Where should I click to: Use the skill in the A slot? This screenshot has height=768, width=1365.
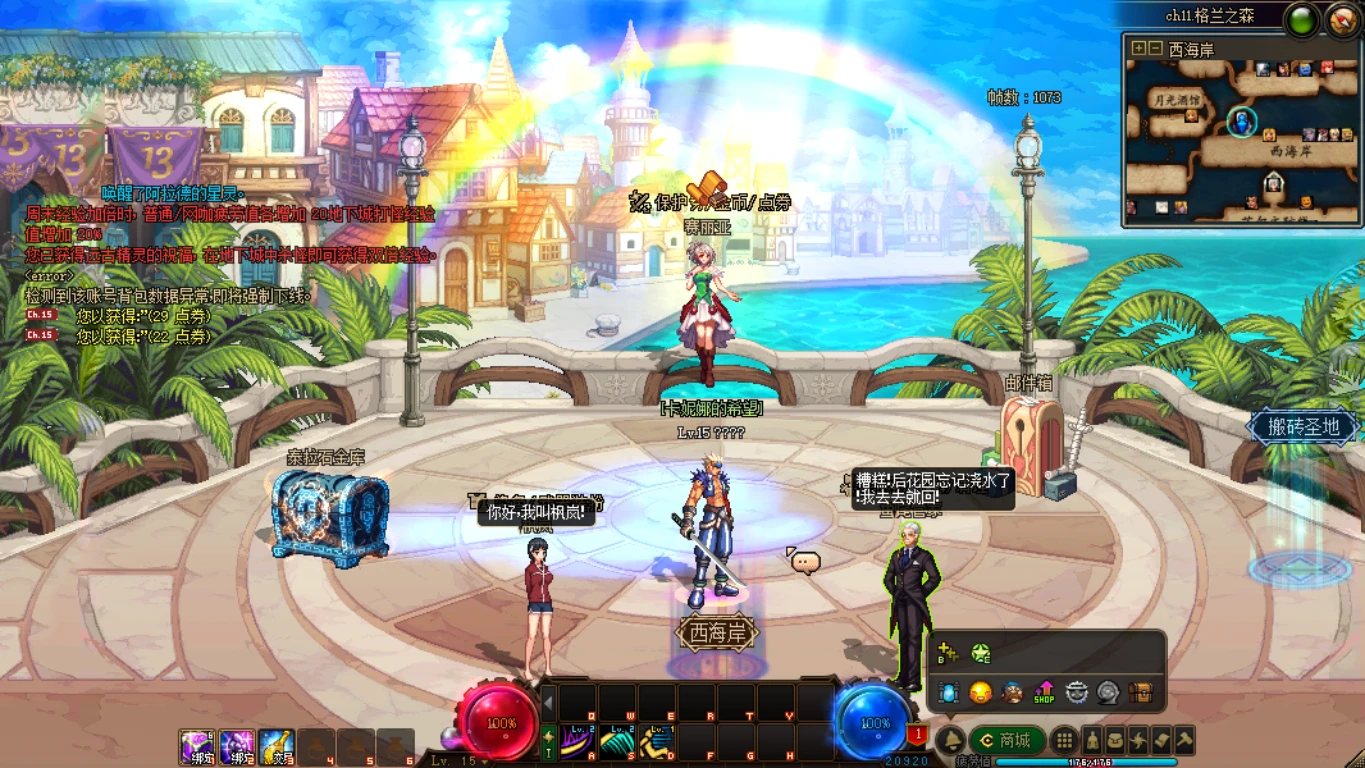pos(578,743)
